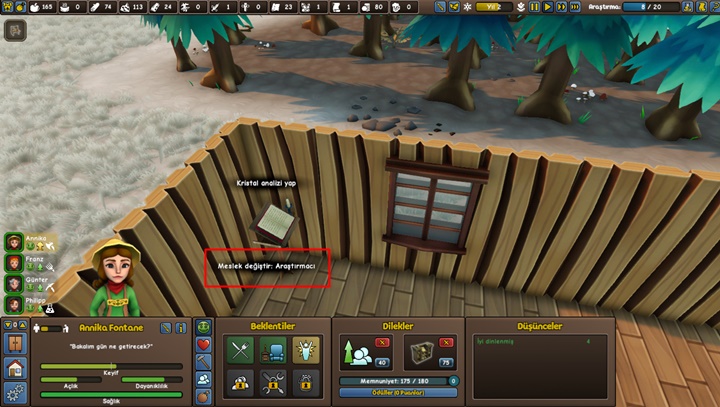This screenshot has height=407, width=720.
Task: Set game to normal play speed
Action: (x=548, y=7)
